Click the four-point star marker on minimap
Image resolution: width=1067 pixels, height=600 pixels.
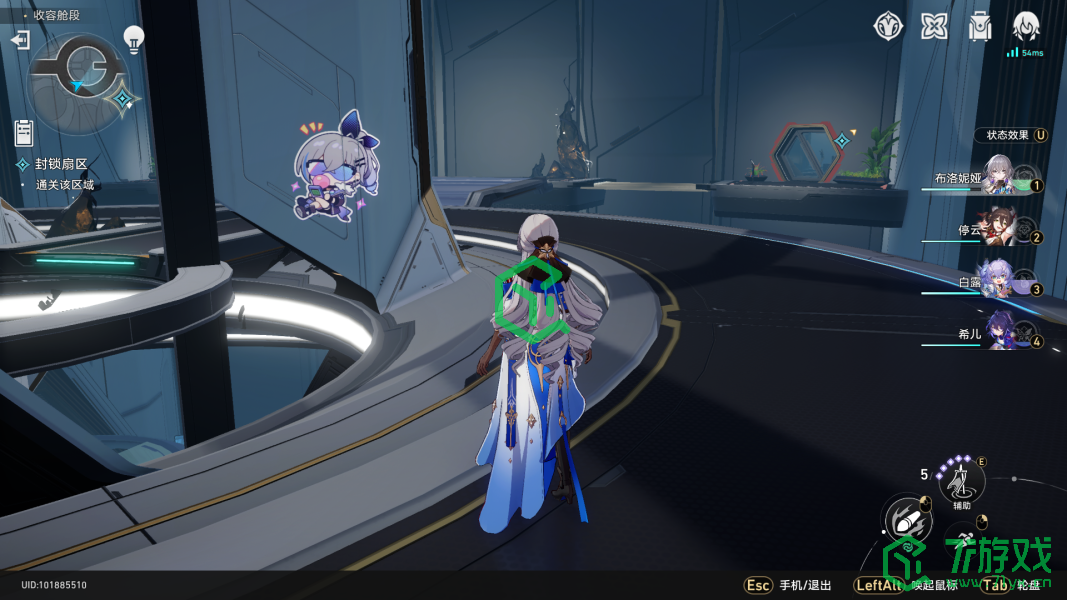coord(125,99)
